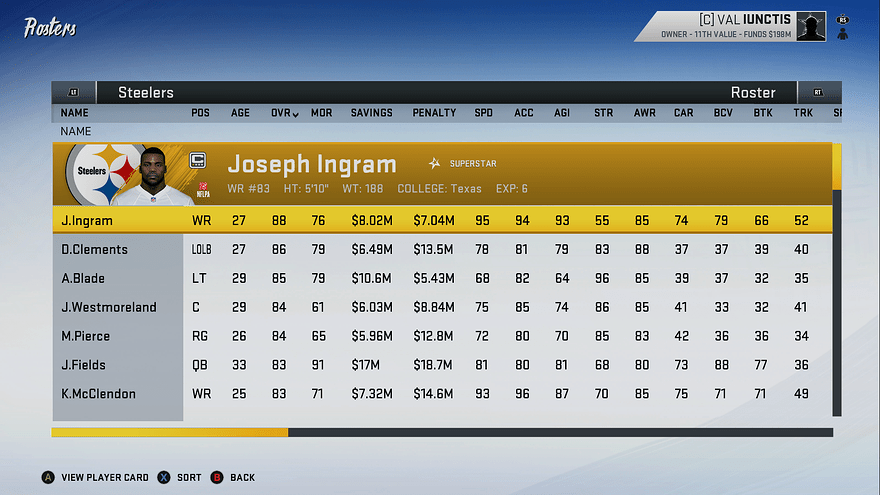Sort by the SPD speed column
The width and height of the screenshot is (880, 495).
tap(483, 113)
